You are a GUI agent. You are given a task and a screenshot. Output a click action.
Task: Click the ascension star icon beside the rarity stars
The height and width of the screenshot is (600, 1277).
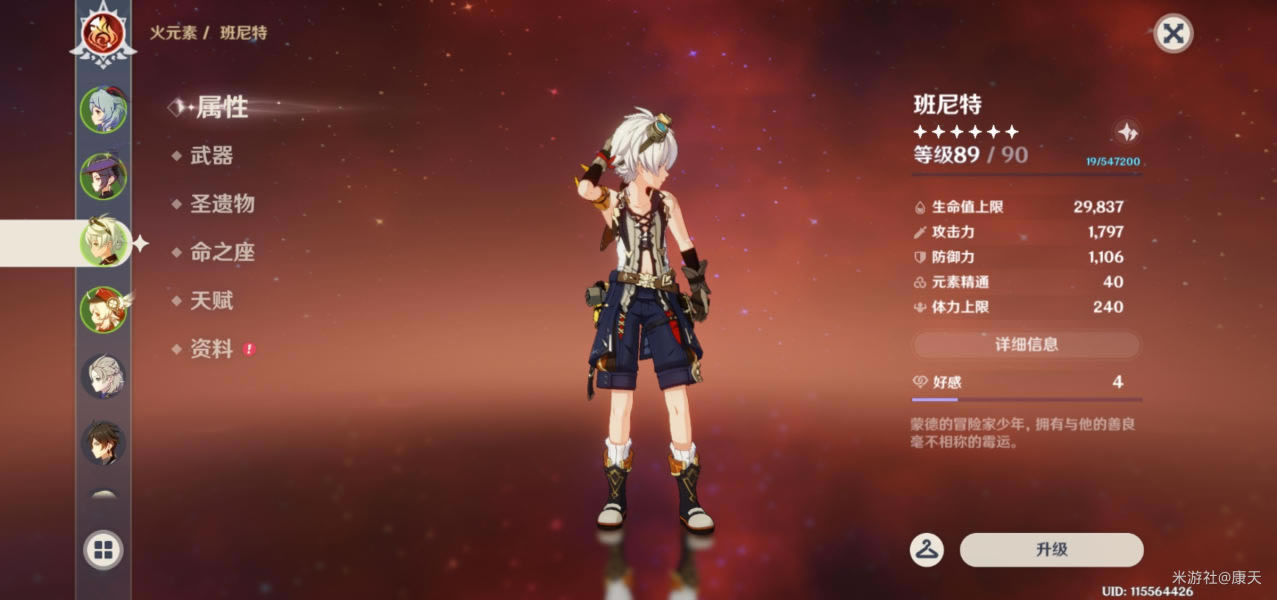[x=1127, y=132]
